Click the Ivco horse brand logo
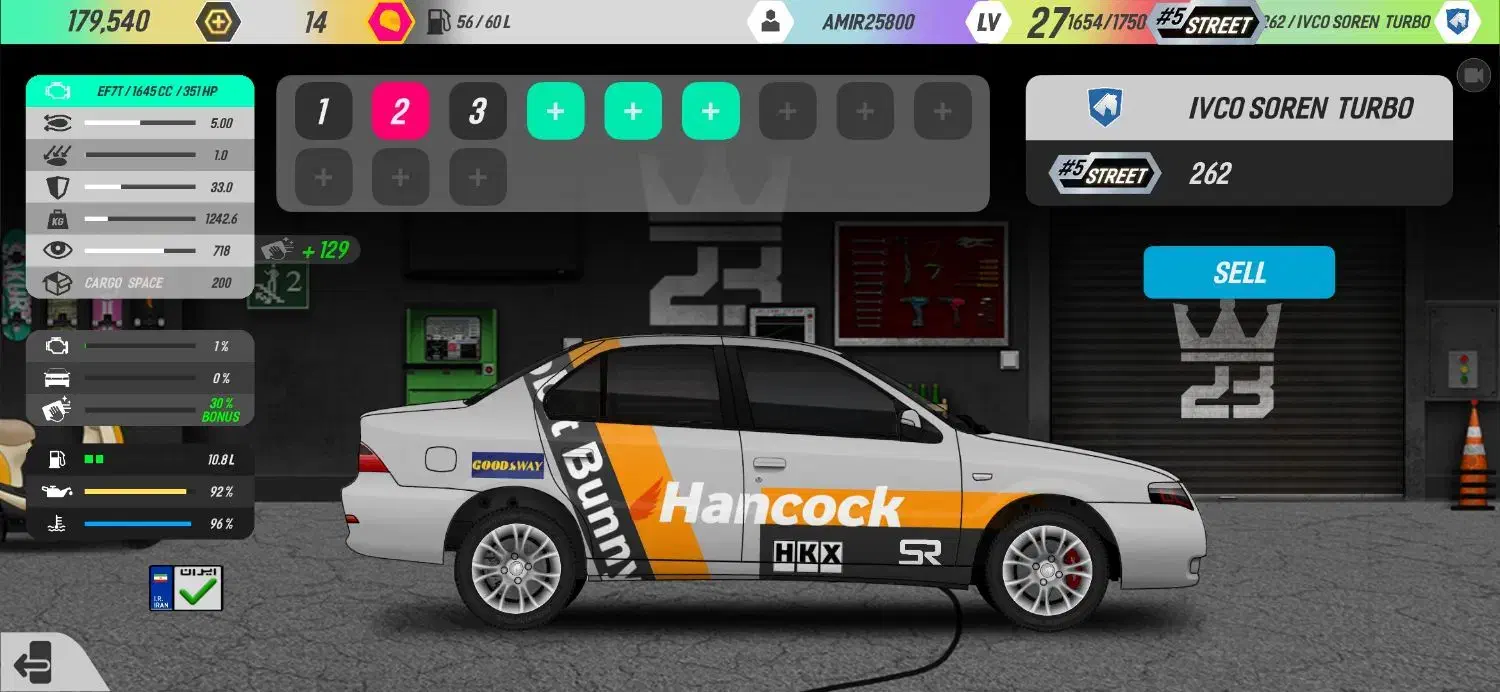This screenshot has width=1500, height=692. (x=1105, y=108)
